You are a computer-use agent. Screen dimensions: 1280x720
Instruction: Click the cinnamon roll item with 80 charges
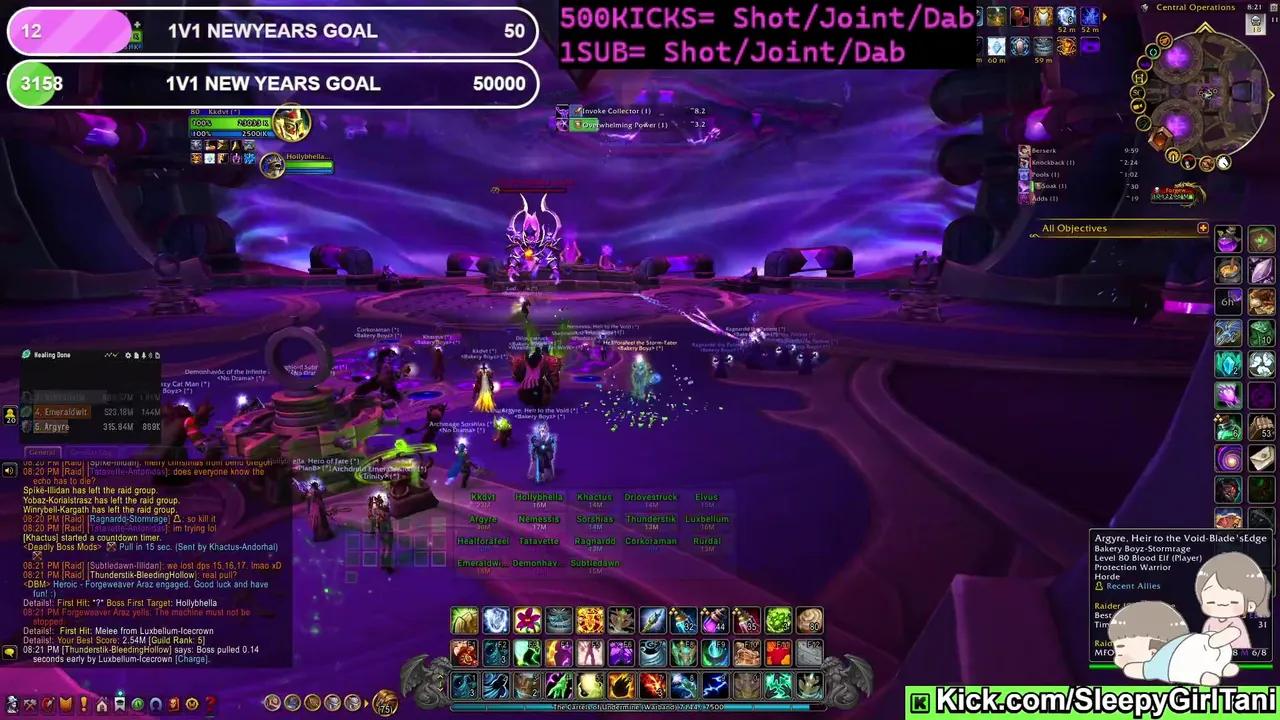coord(809,621)
